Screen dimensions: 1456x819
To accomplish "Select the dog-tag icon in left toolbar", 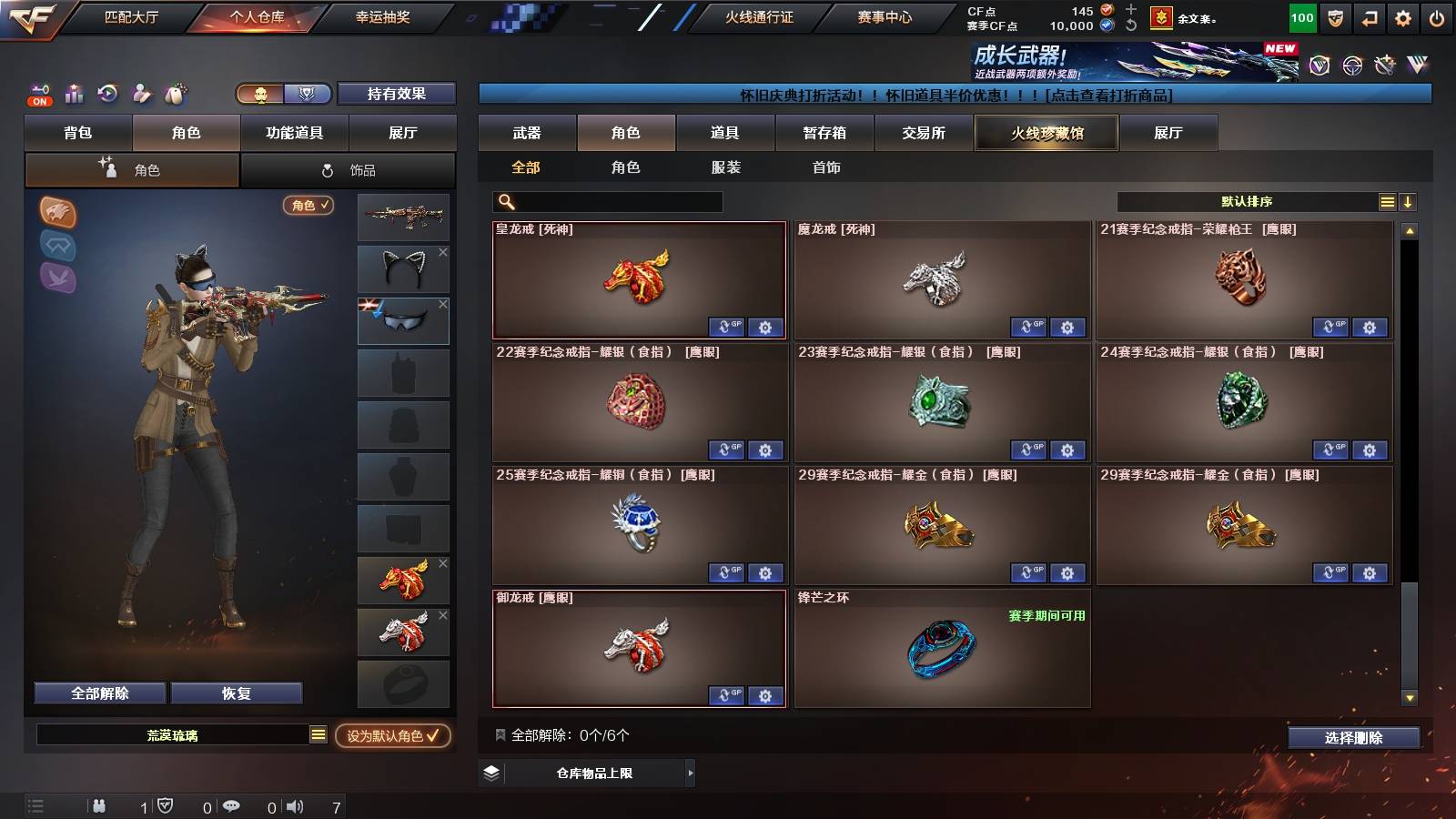I will (x=173, y=94).
